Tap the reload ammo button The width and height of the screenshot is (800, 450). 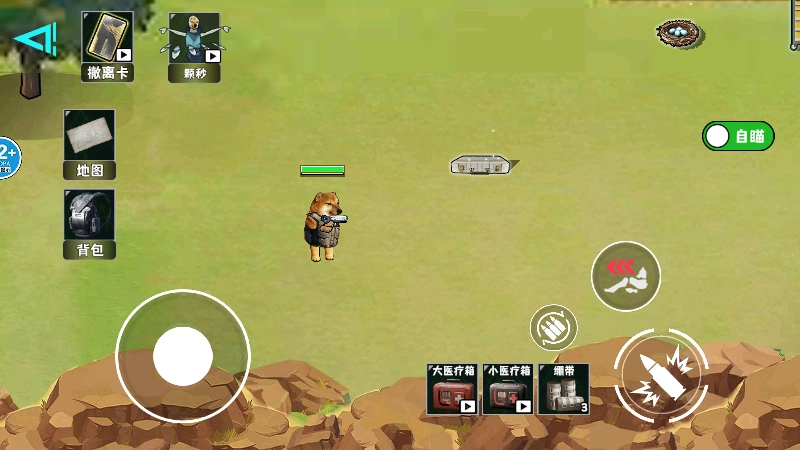click(553, 326)
